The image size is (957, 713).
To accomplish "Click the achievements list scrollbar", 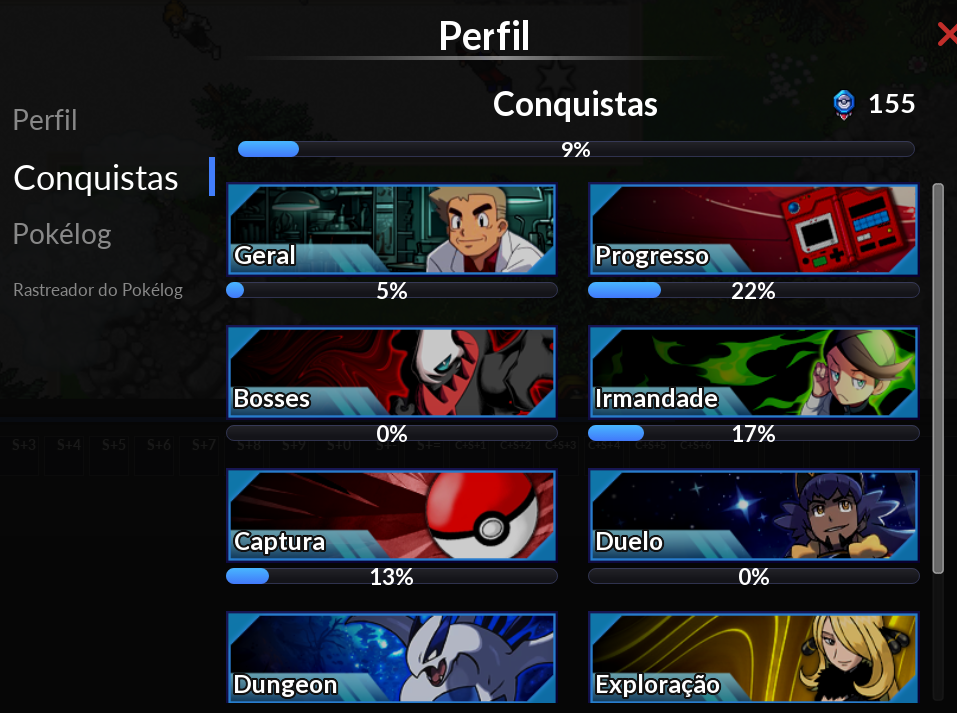I will pos(938,378).
